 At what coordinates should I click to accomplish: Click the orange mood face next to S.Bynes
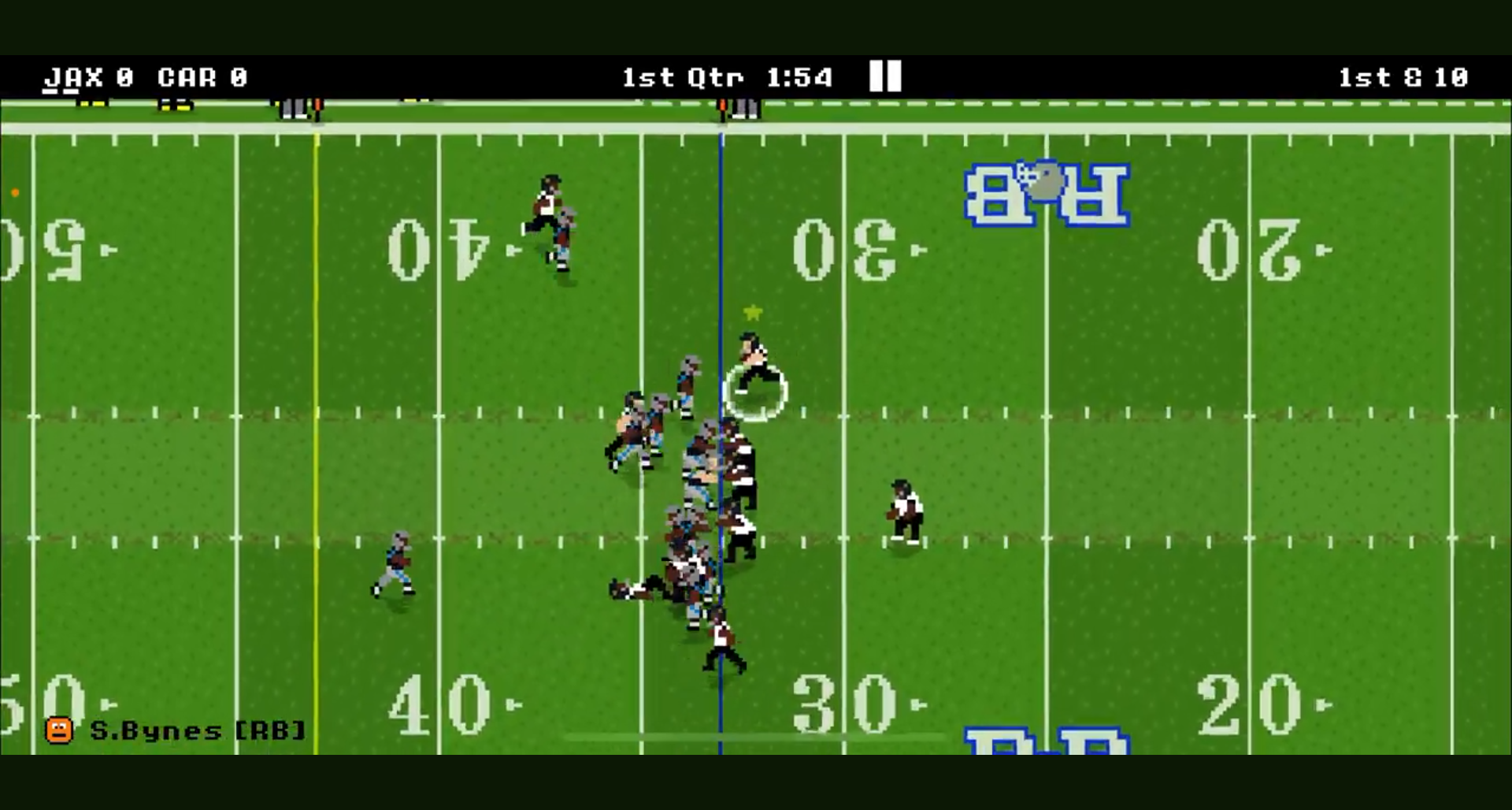(x=60, y=730)
